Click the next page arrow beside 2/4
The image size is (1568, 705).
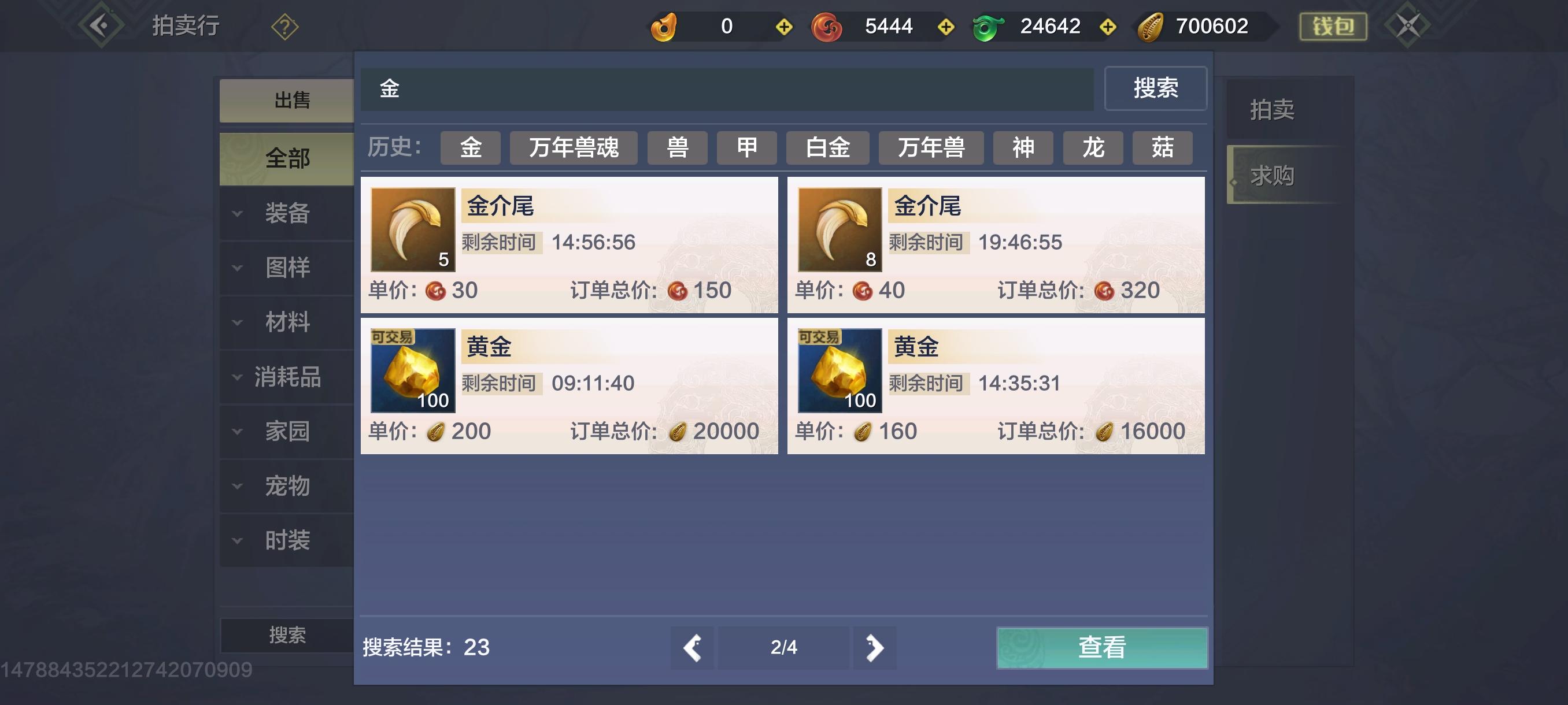[x=875, y=648]
